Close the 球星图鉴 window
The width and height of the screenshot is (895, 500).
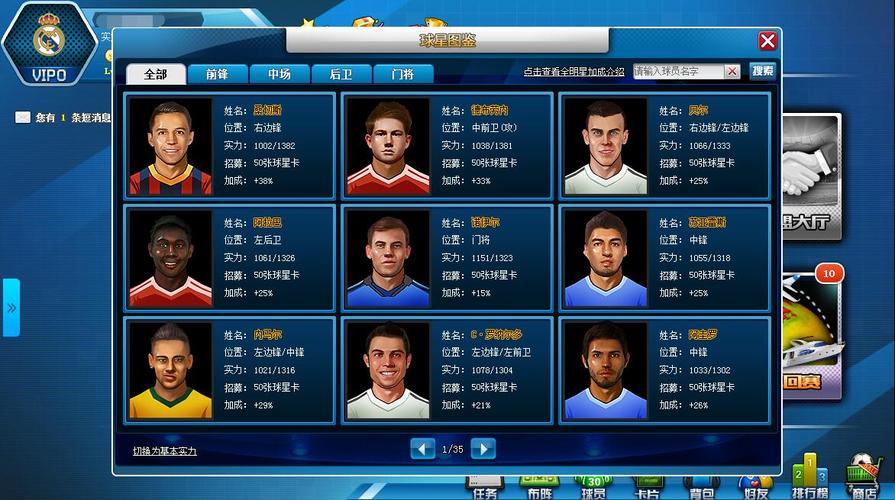coord(767,41)
